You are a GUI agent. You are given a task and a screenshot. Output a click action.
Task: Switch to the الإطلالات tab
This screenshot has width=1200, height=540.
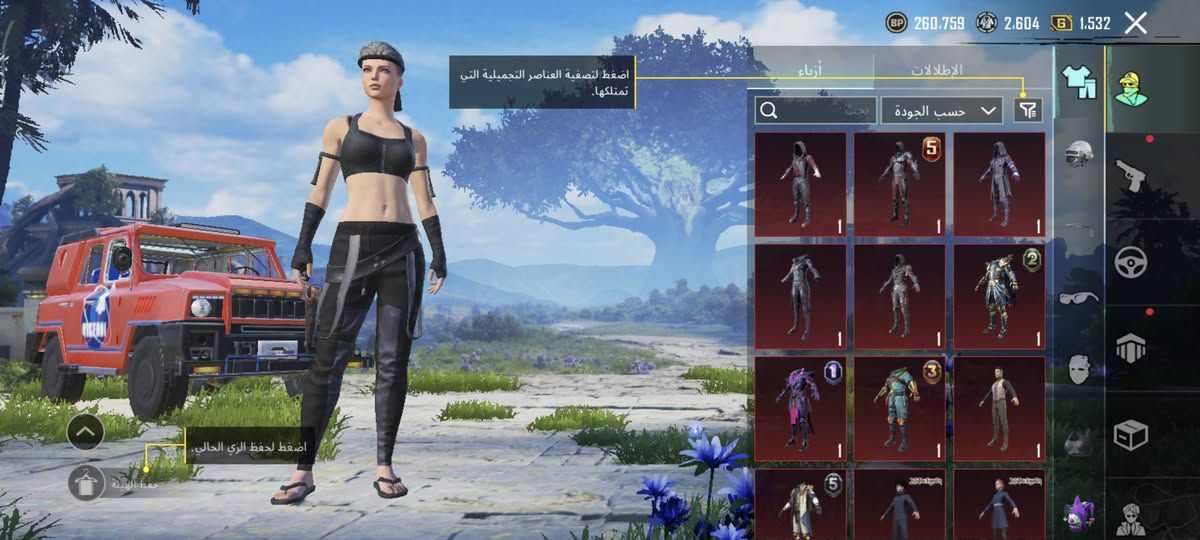[x=936, y=70]
